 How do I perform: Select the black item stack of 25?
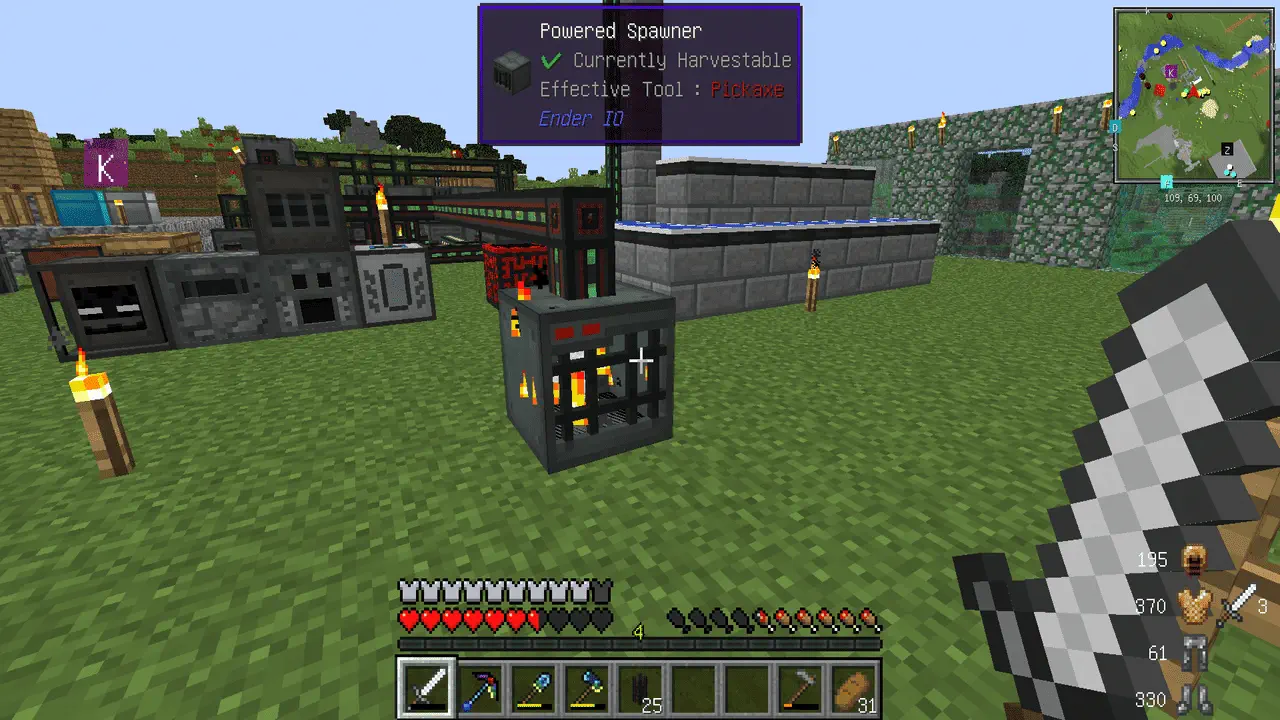click(x=640, y=688)
